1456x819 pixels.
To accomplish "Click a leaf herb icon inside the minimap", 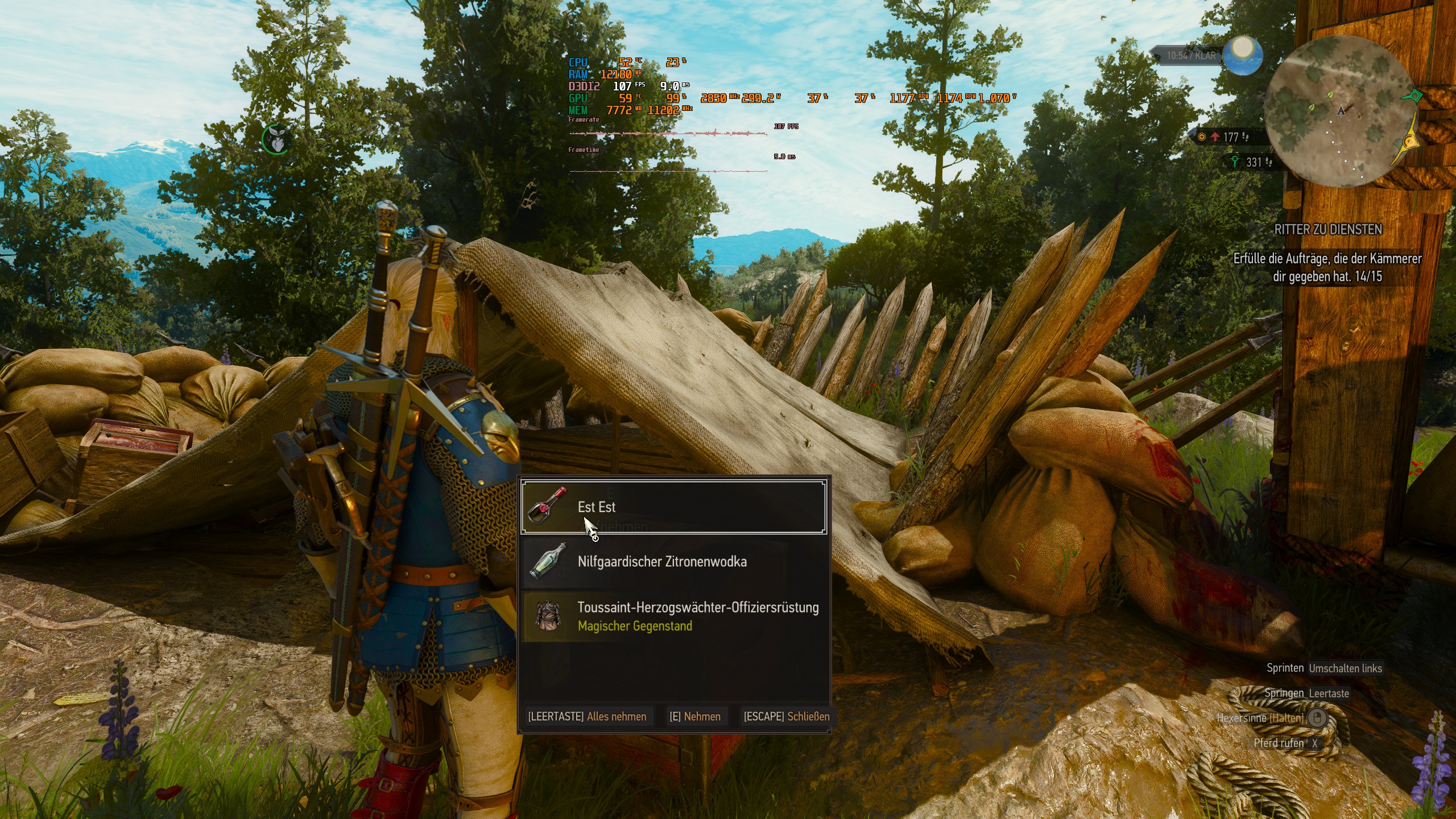I will tap(1330, 94).
